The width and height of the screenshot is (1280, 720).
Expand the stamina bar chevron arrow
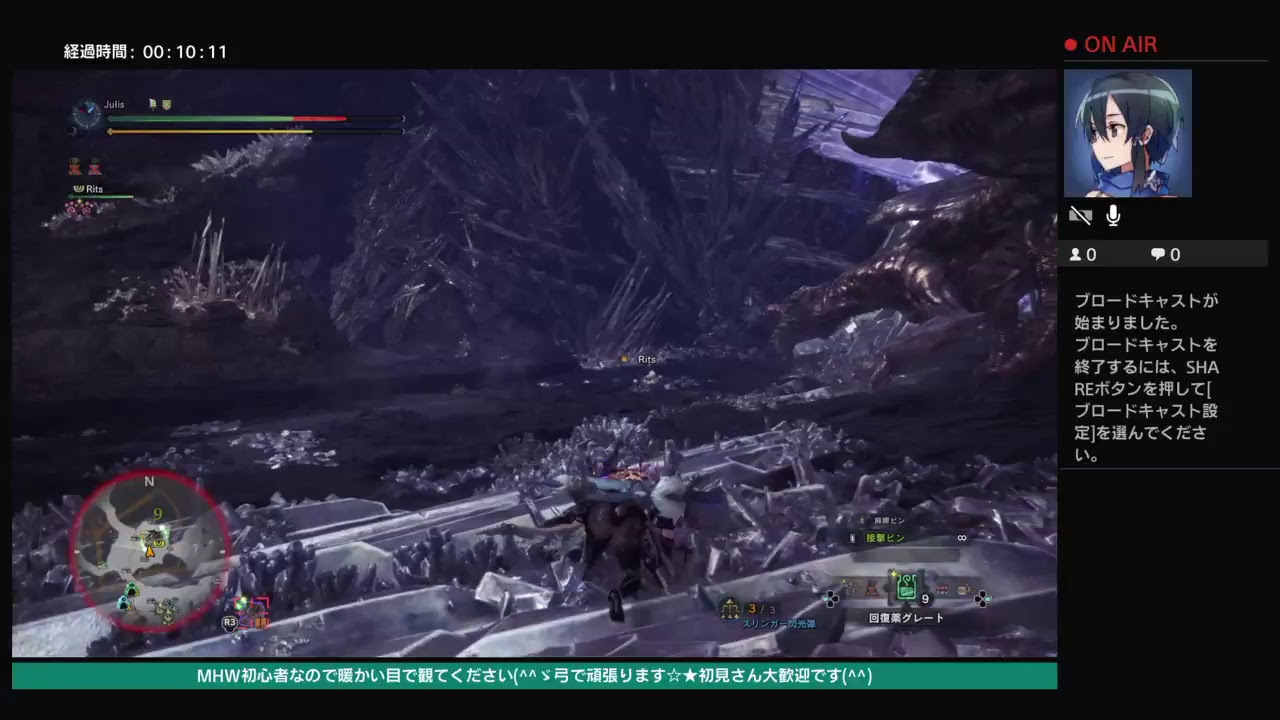click(x=404, y=131)
